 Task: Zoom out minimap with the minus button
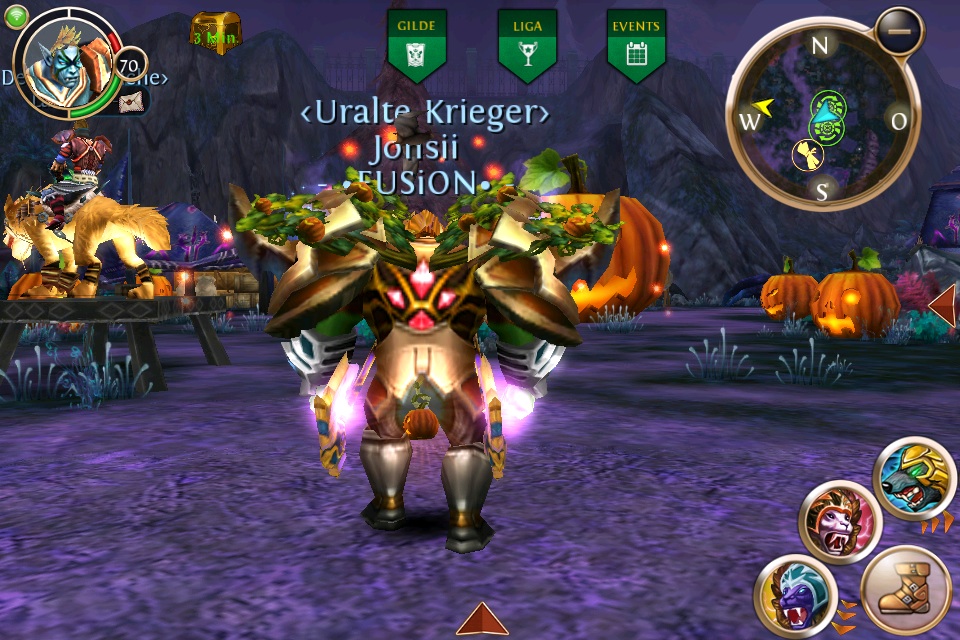click(x=898, y=32)
